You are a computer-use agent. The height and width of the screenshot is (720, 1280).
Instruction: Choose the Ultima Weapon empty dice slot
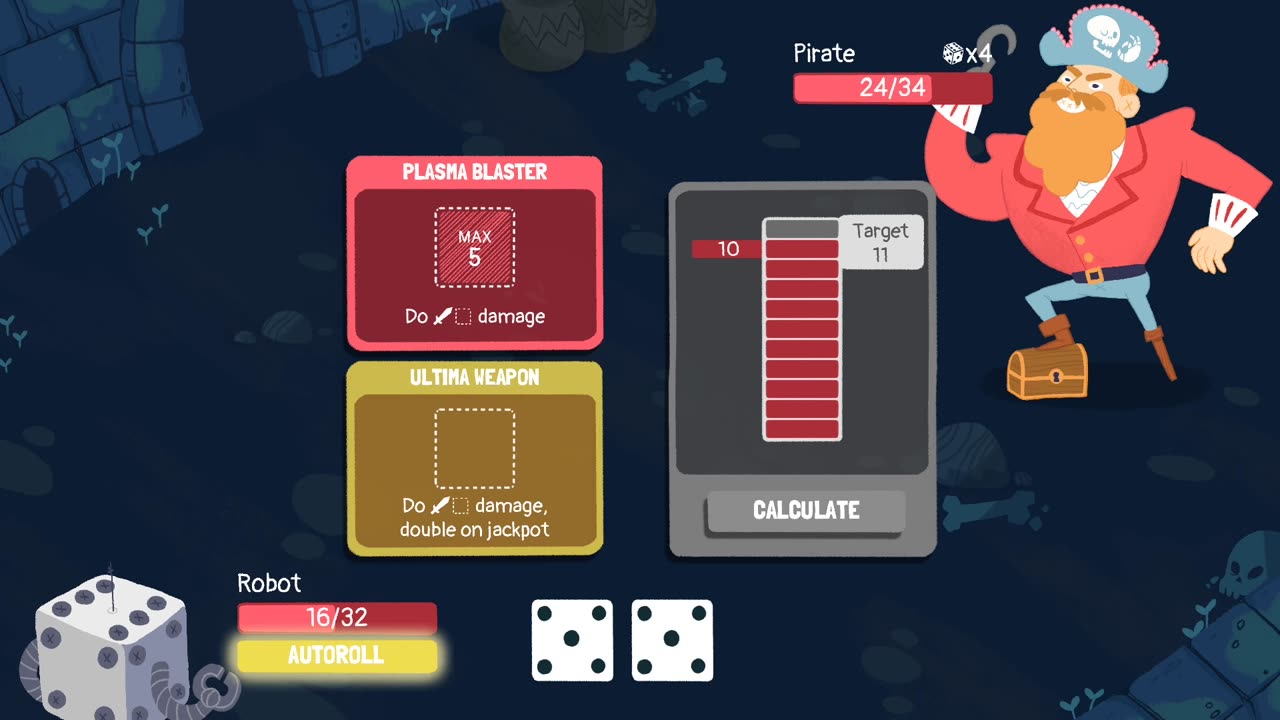click(475, 448)
